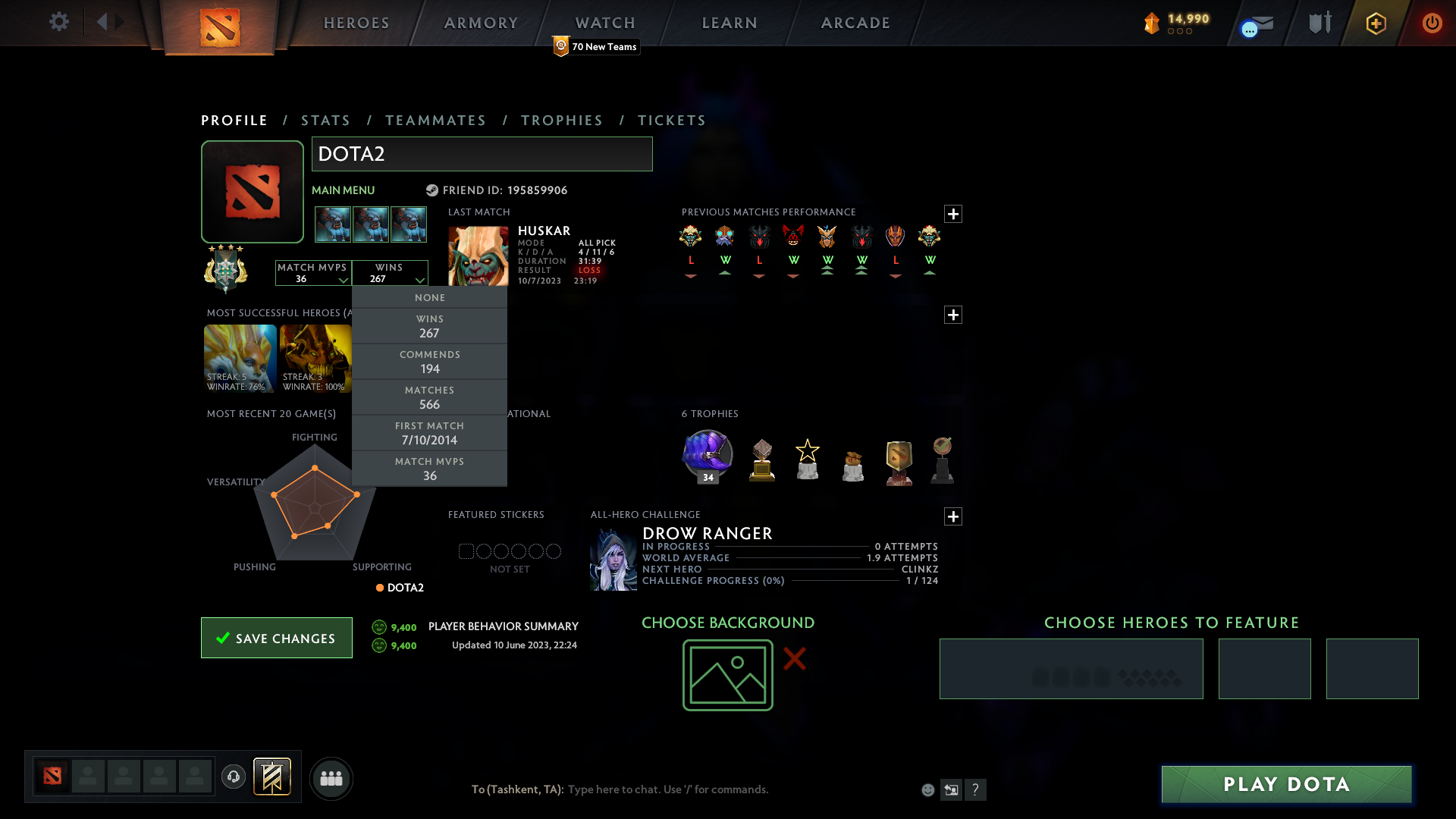1456x819 pixels.
Task: Click the battle pass banner icon near party slots
Action: (x=272, y=777)
